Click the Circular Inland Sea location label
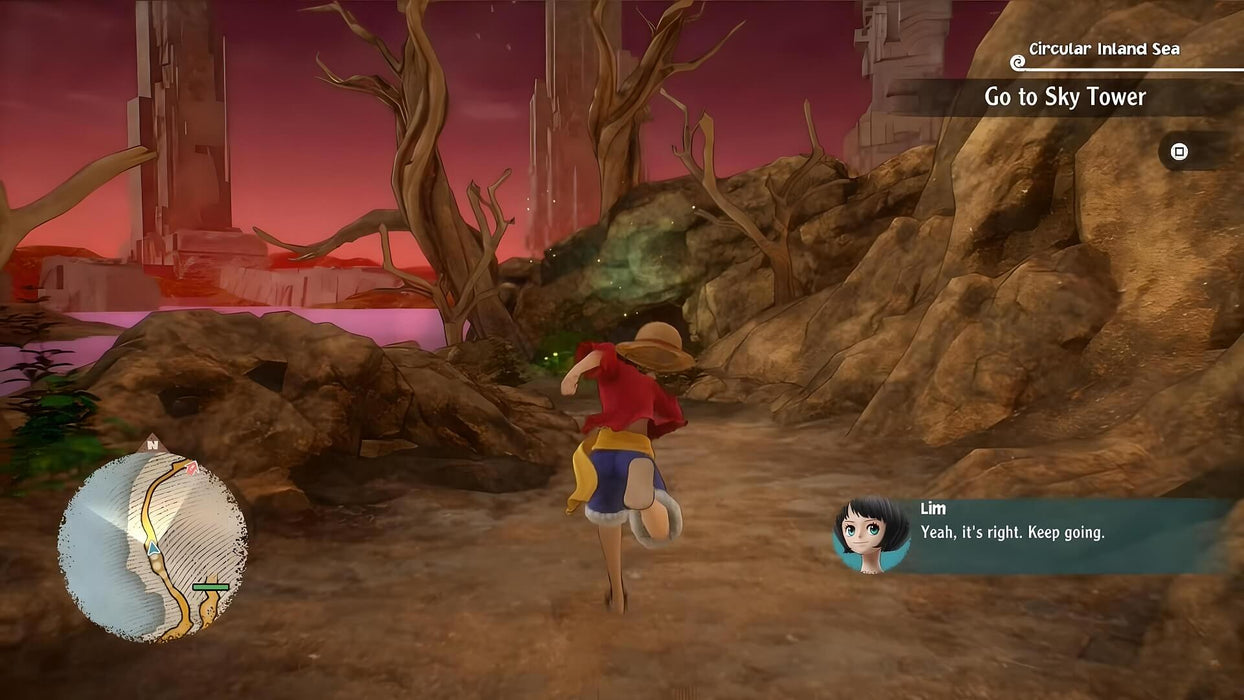The height and width of the screenshot is (700, 1244). (x=1104, y=49)
